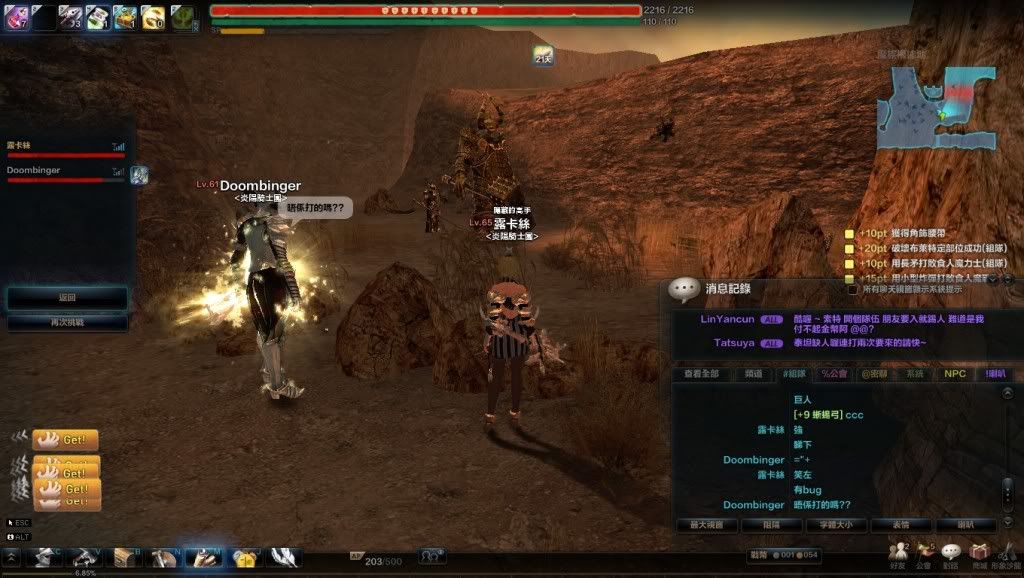Open the 表情 emoticon button
Image resolution: width=1024 pixels, height=578 pixels.
click(901, 524)
